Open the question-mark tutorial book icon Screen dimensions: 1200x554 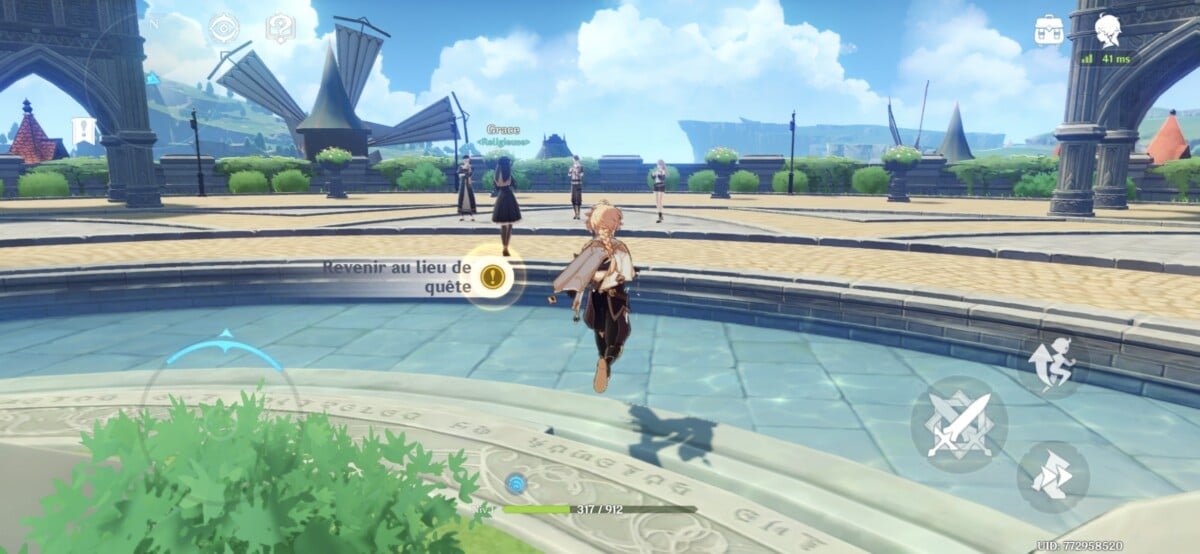(280, 28)
